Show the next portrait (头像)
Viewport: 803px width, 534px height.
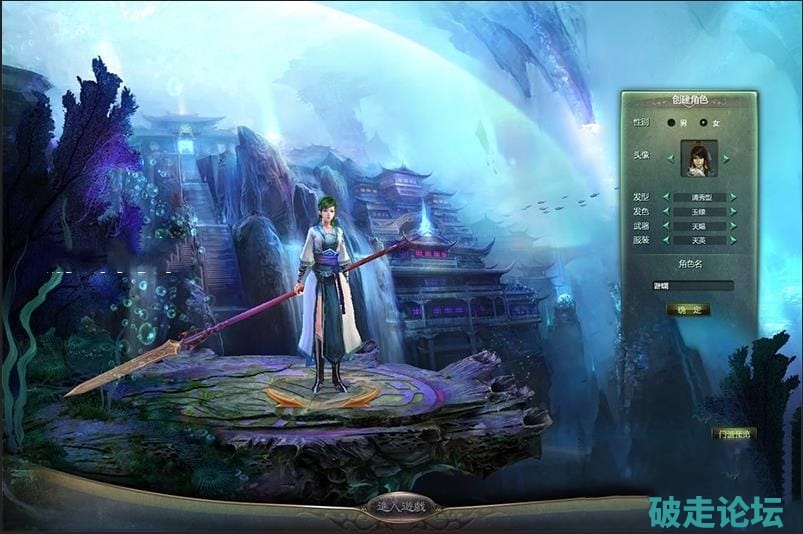click(x=727, y=158)
